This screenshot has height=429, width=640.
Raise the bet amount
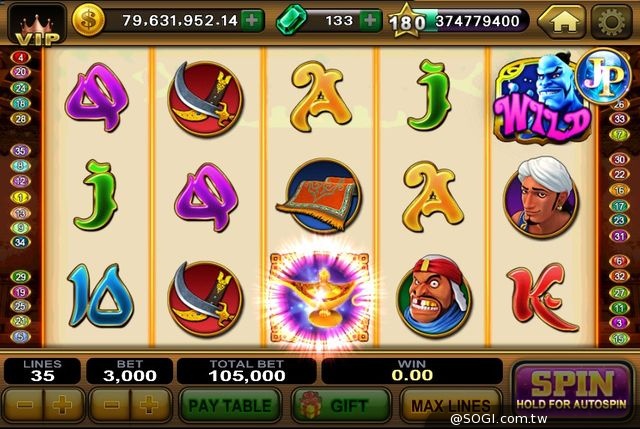tap(148, 405)
